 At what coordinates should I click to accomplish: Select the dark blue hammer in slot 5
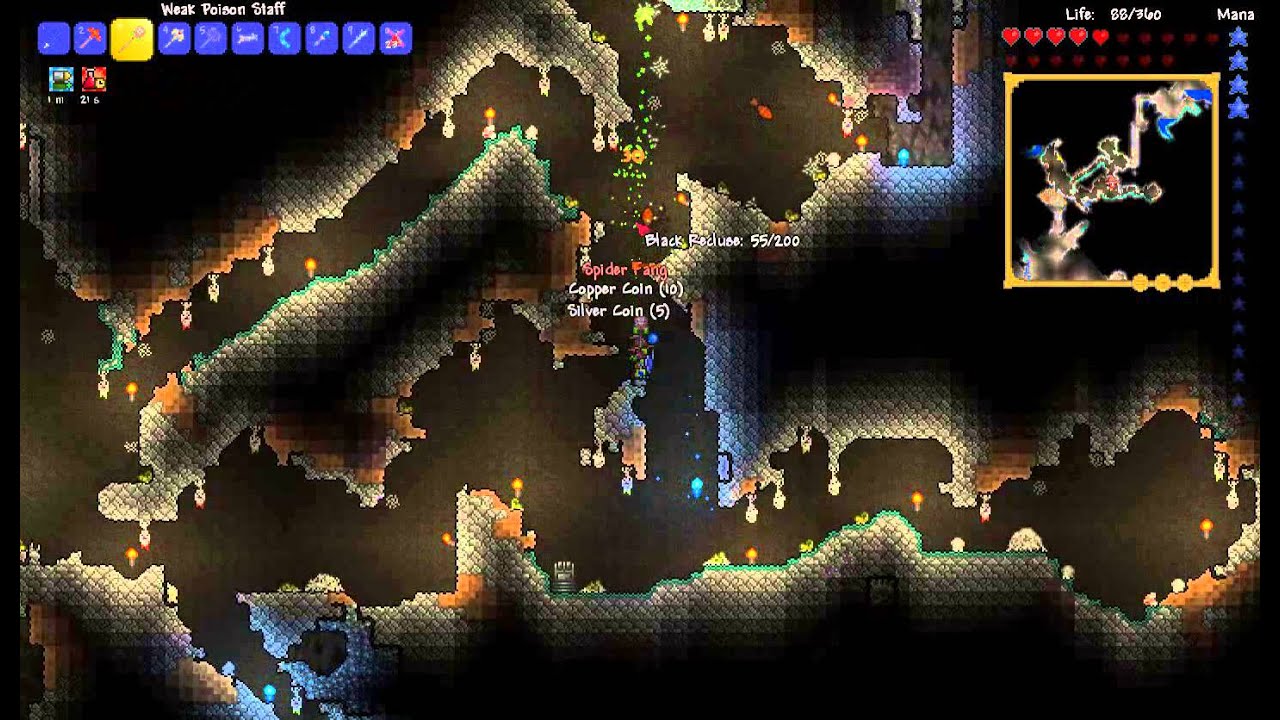[x=211, y=39]
